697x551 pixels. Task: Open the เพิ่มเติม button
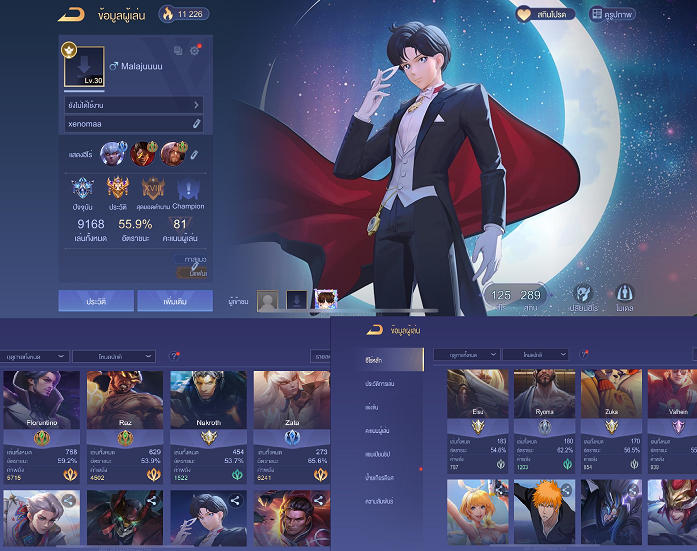point(174,300)
